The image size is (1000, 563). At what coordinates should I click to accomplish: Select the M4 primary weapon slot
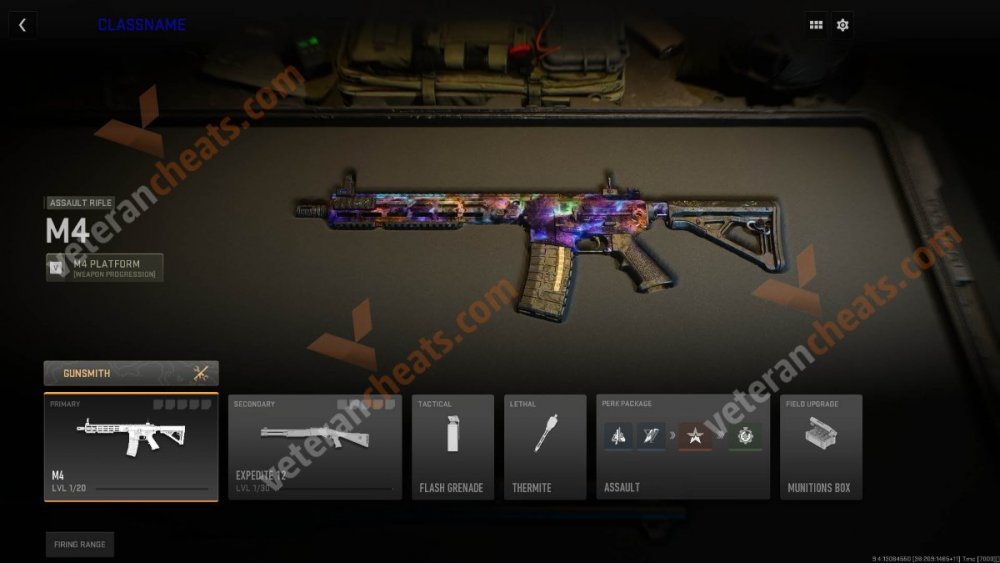131,446
